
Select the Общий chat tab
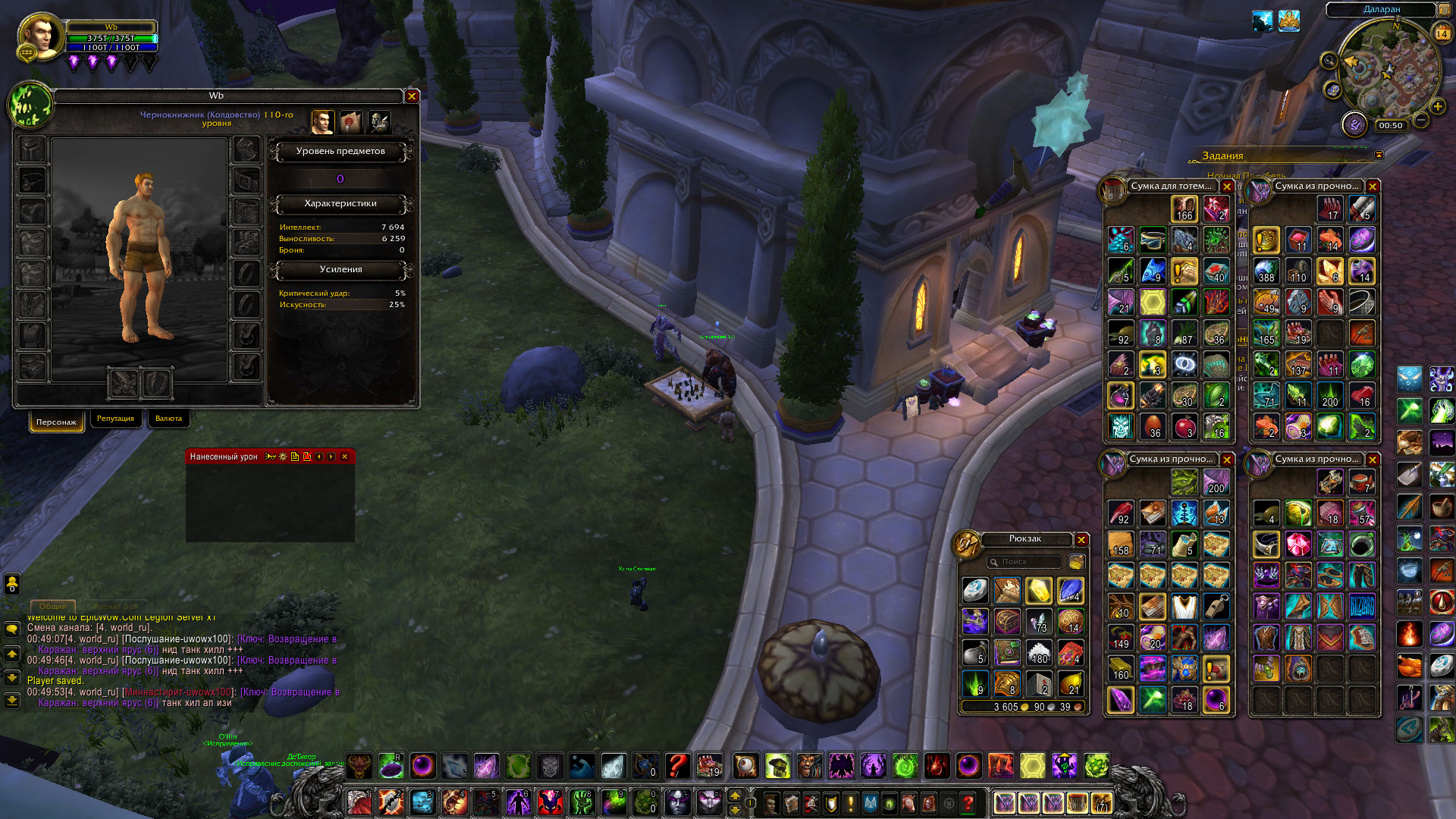tap(52, 607)
